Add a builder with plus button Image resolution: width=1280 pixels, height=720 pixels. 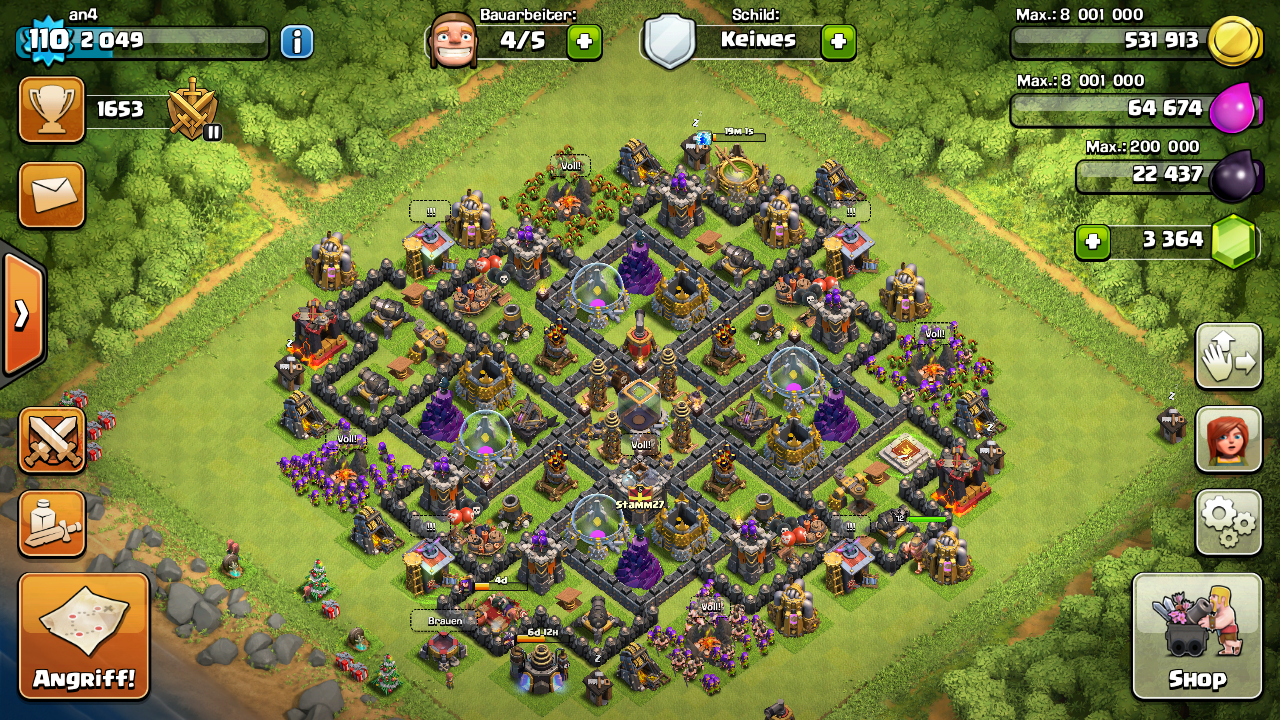tap(584, 42)
